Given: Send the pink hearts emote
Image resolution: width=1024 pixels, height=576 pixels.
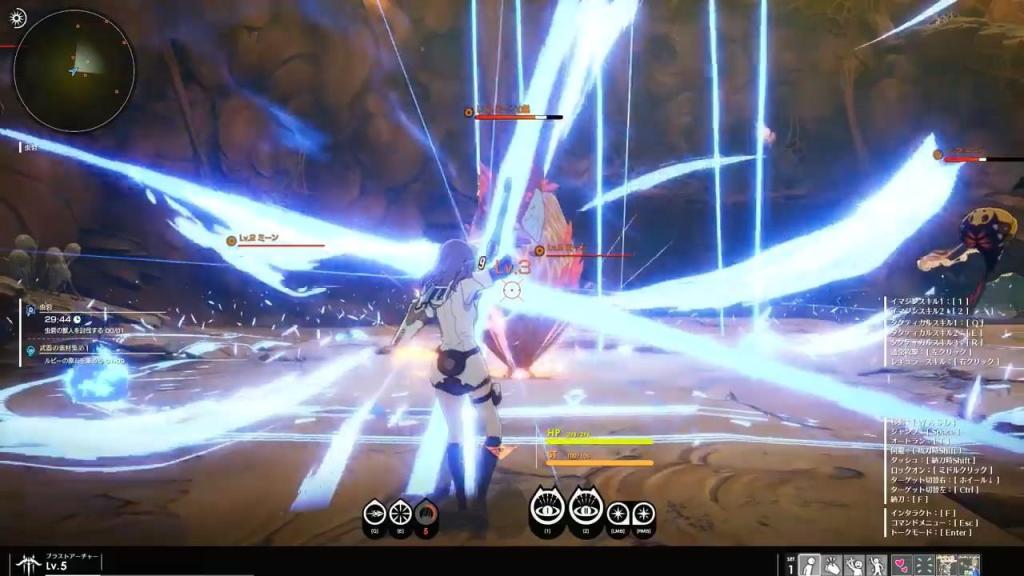Looking at the screenshot, I should [900, 565].
